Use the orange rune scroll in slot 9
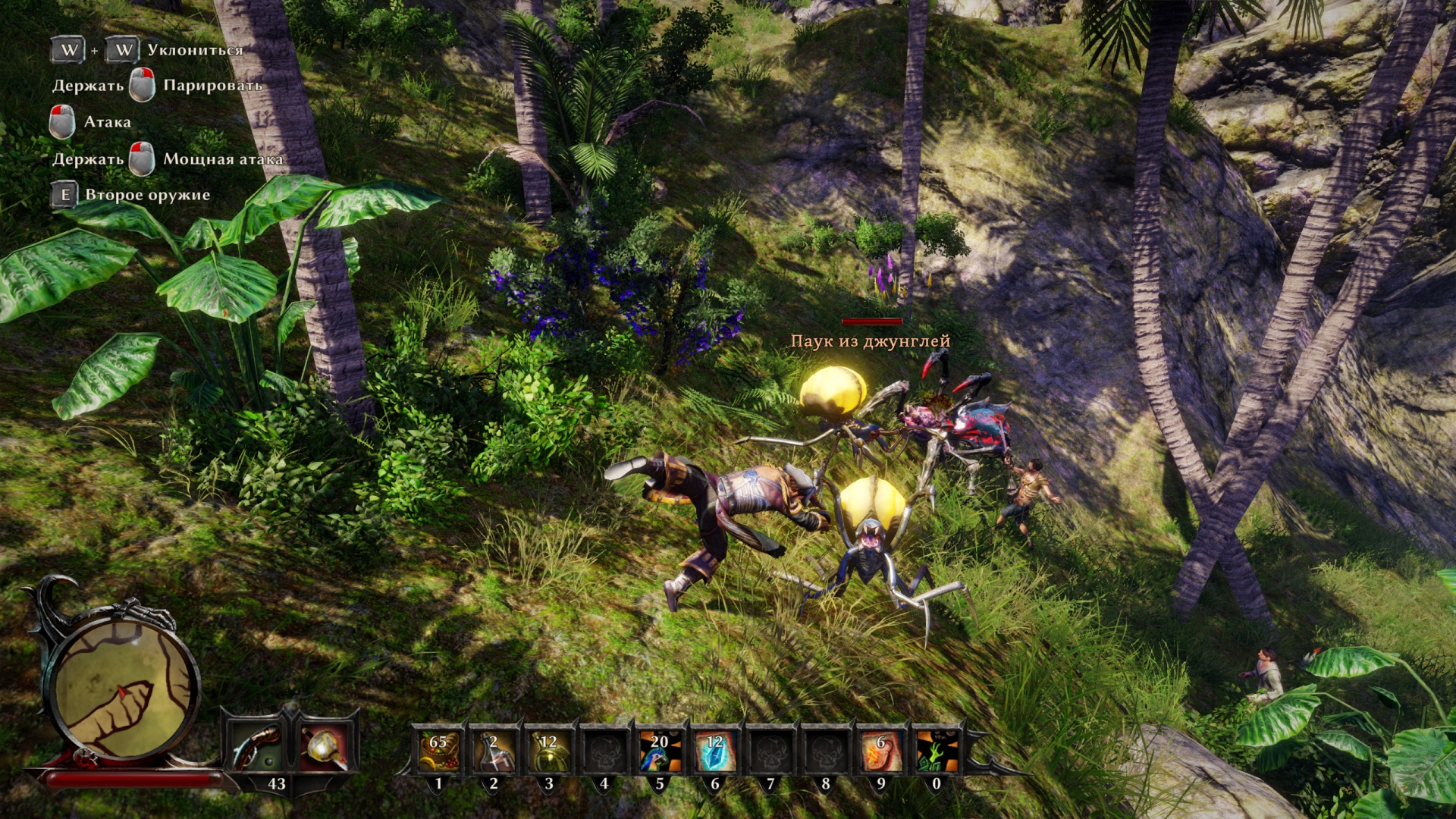The width and height of the screenshot is (1456, 819). pos(880,750)
